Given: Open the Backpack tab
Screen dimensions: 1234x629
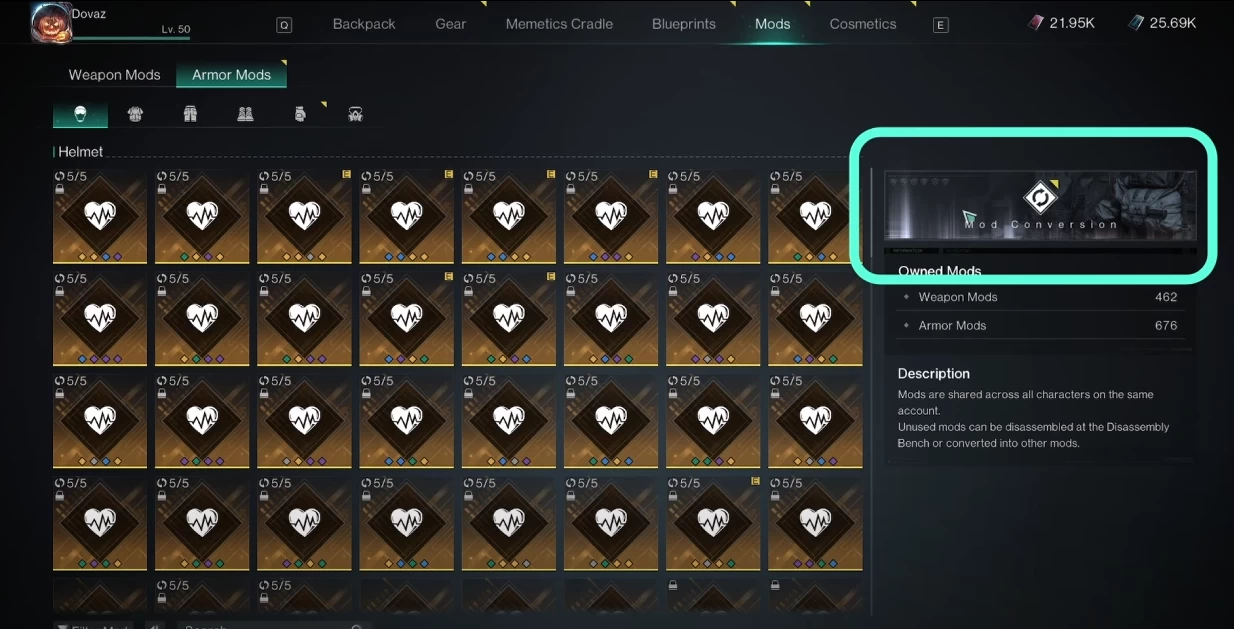Looking at the screenshot, I should click(364, 24).
